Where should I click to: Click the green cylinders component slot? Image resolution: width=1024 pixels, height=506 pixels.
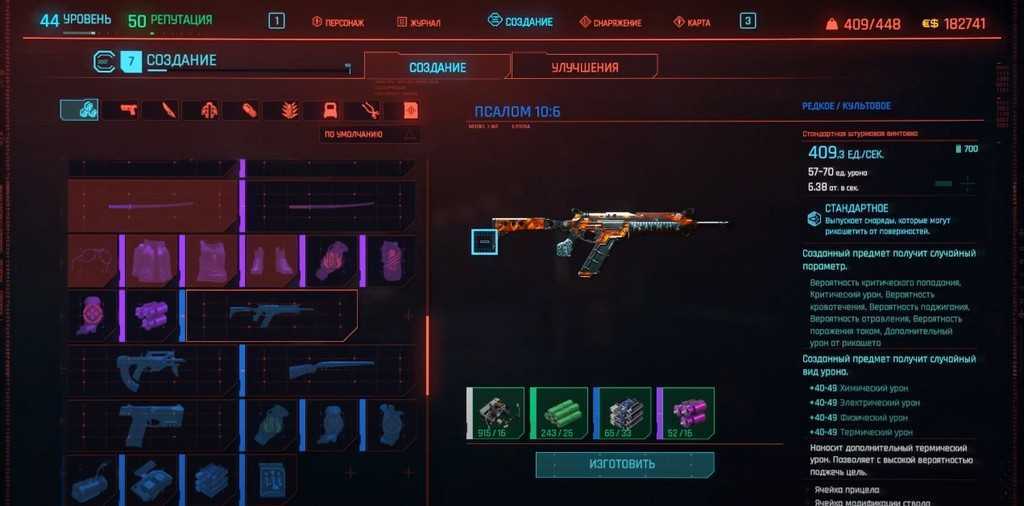click(558, 414)
